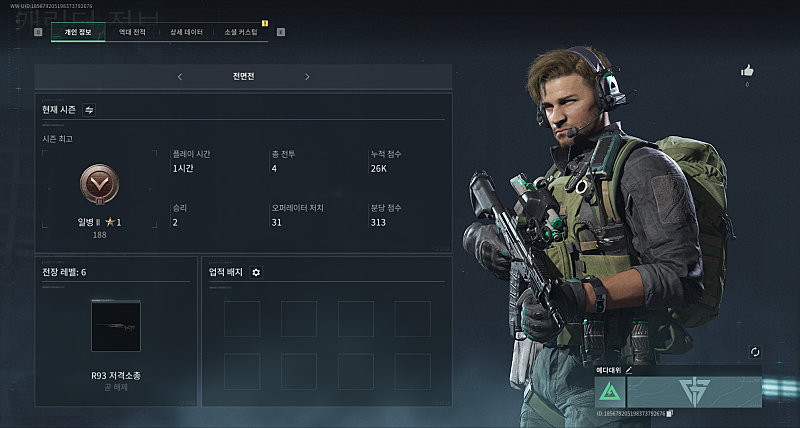Give a thumbs-up like to this profile
This screenshot has height=428, width=800.
point(746,71)
